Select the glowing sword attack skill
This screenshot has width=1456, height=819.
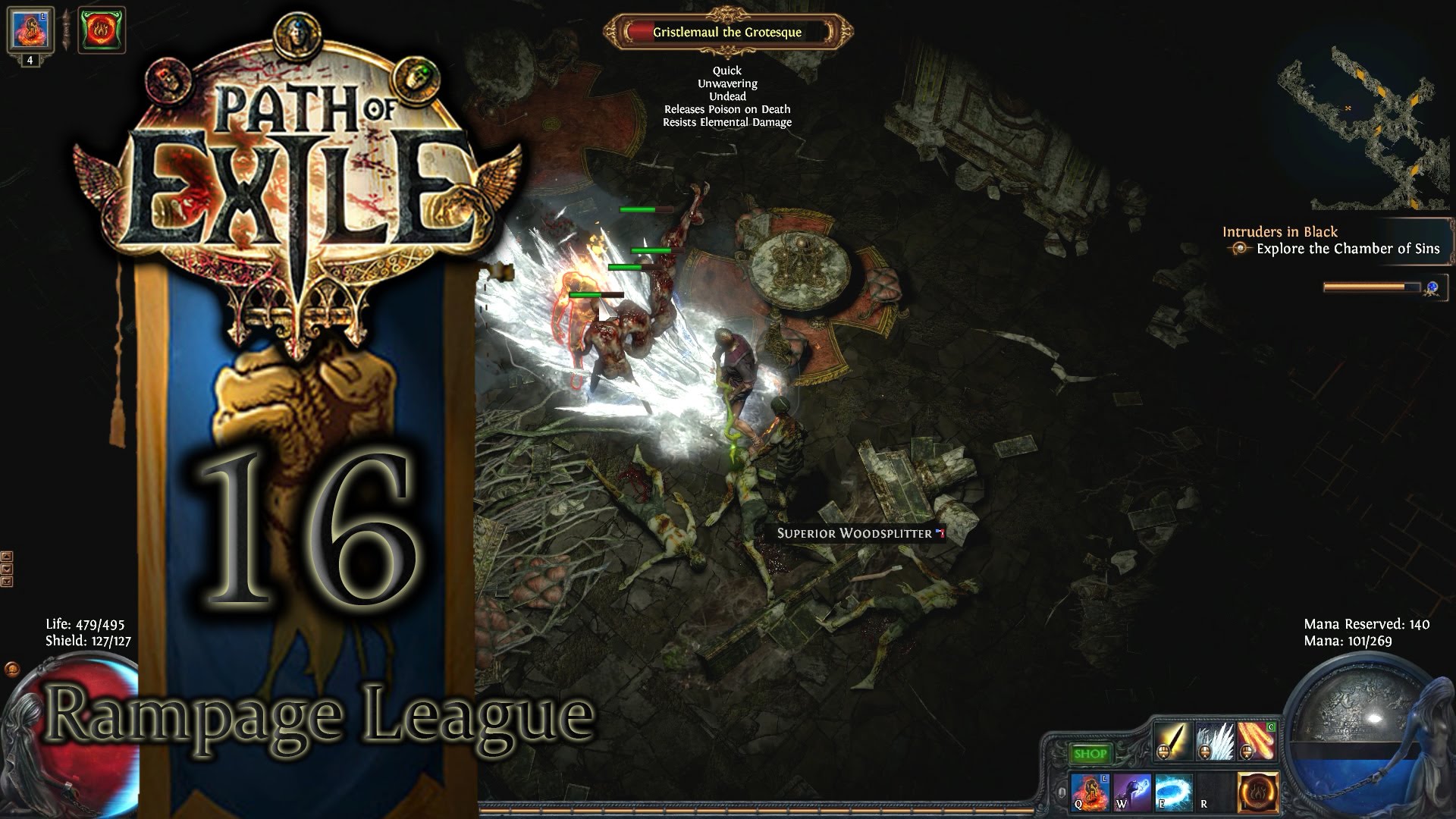[1172, 741]
